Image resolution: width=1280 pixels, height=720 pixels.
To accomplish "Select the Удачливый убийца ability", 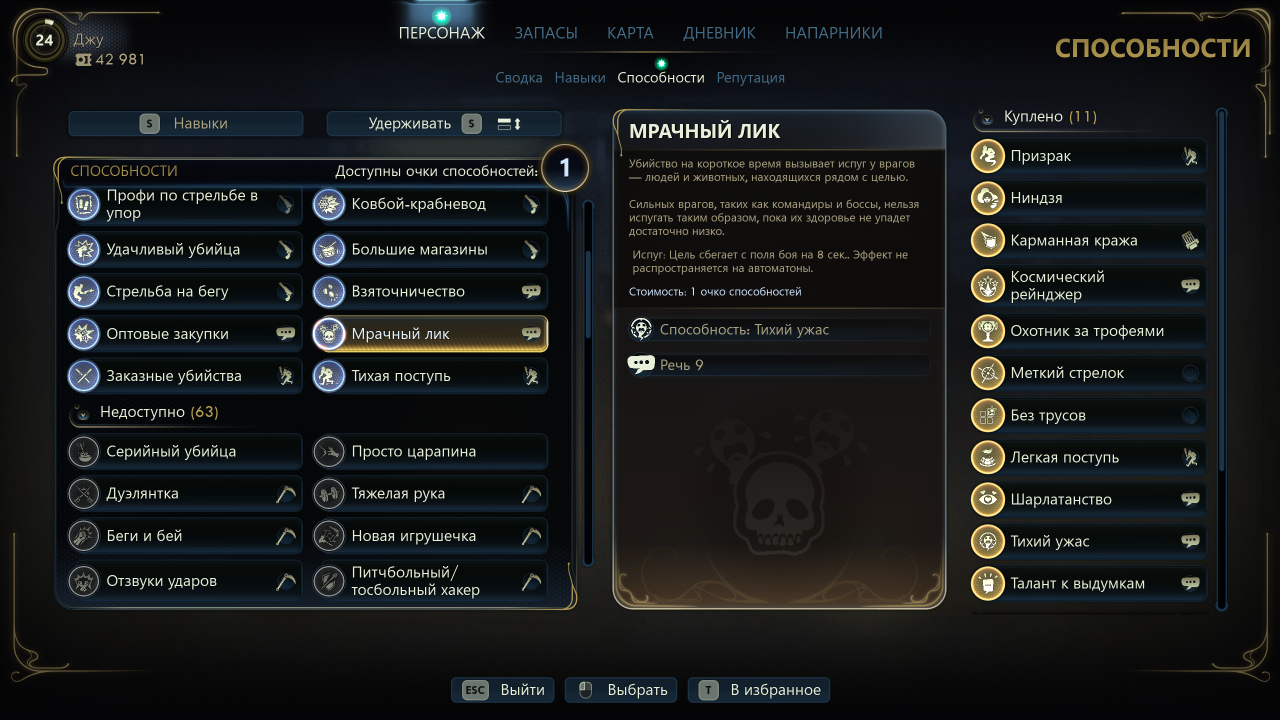I will (x=185, y=249).
